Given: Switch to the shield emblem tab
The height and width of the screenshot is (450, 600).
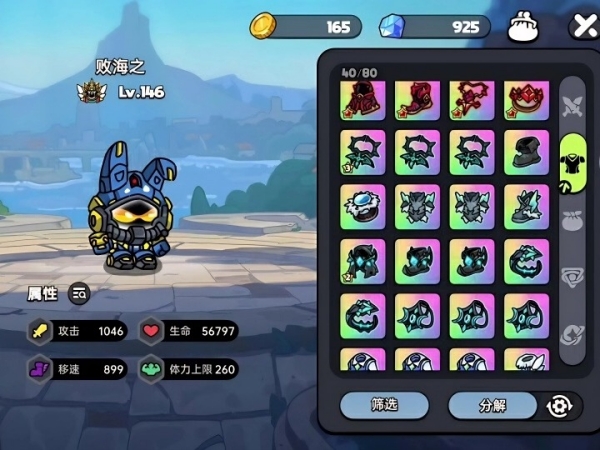Looking at the screenshot, I should [x=572, y=277].
